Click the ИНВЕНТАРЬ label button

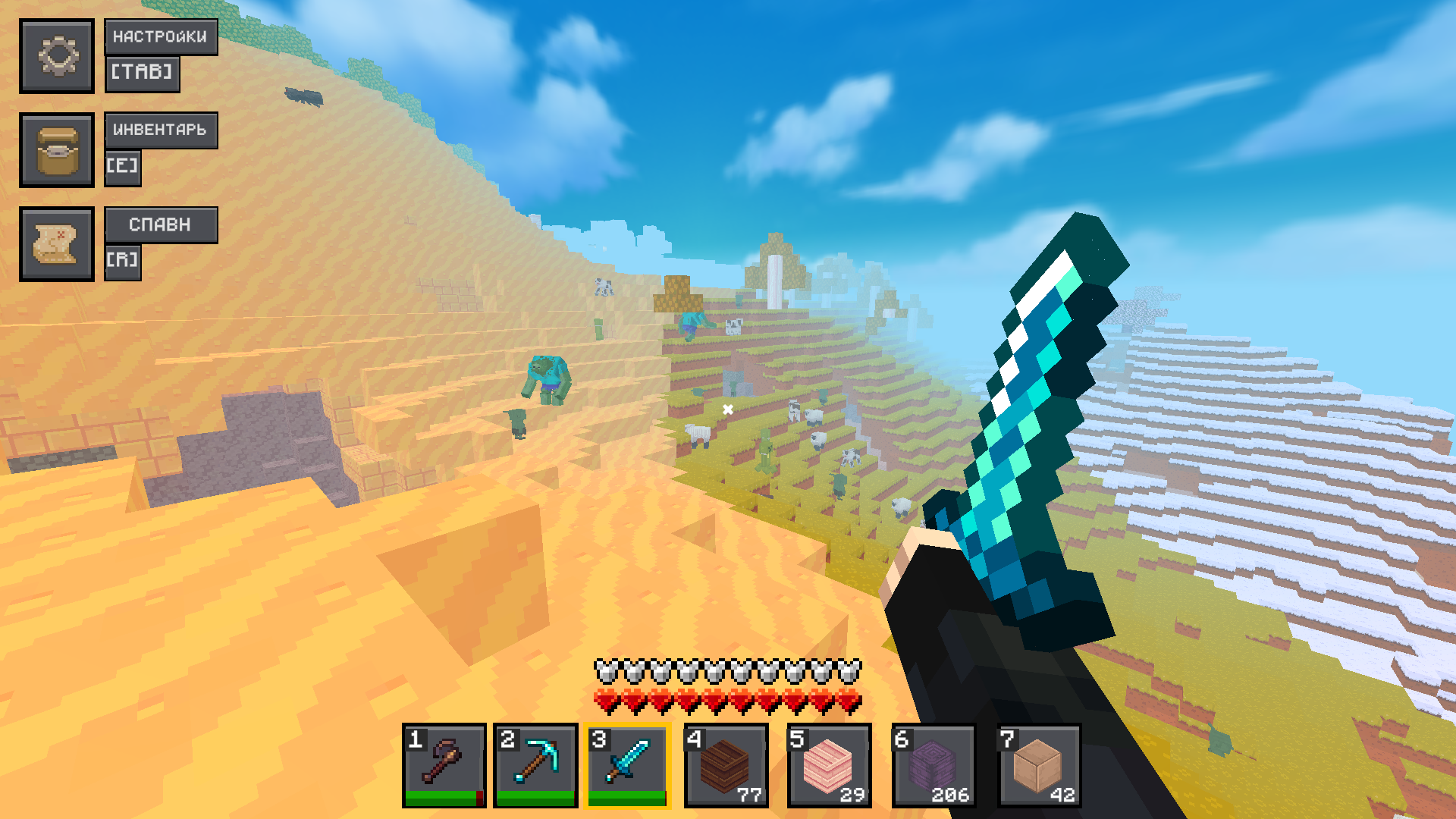click(161, 130)
